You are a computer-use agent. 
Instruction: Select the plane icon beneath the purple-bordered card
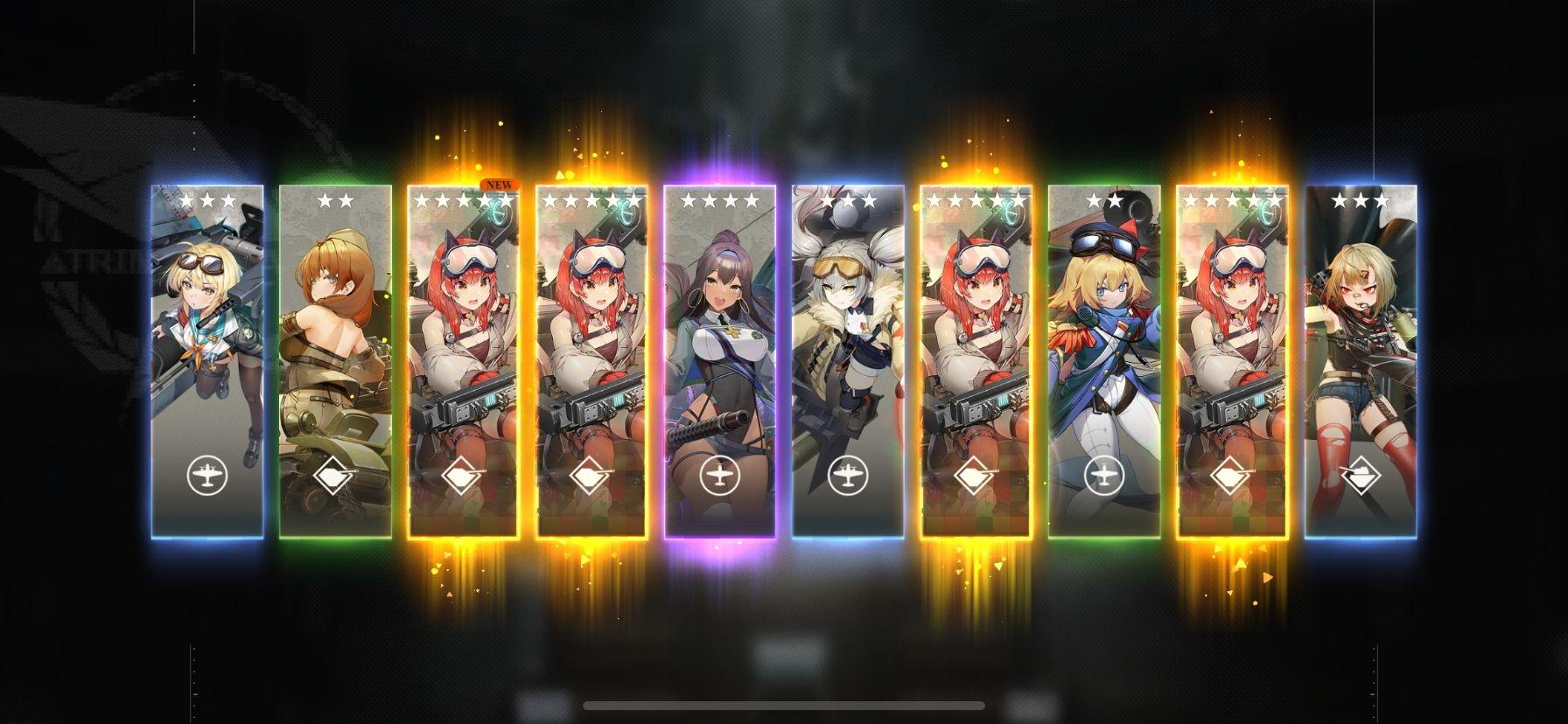tap(721, 477)
